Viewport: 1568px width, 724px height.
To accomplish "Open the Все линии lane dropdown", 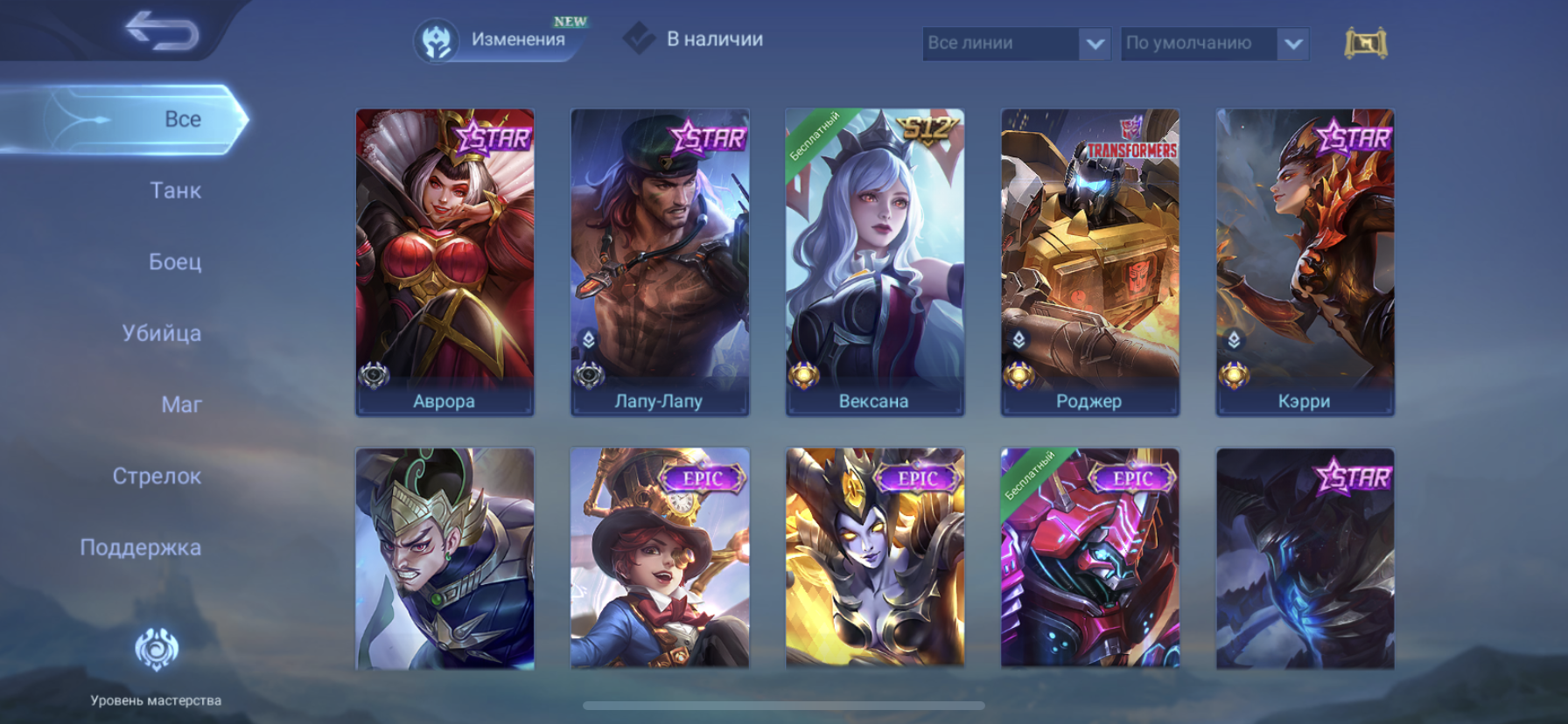I will (1015, 43).
